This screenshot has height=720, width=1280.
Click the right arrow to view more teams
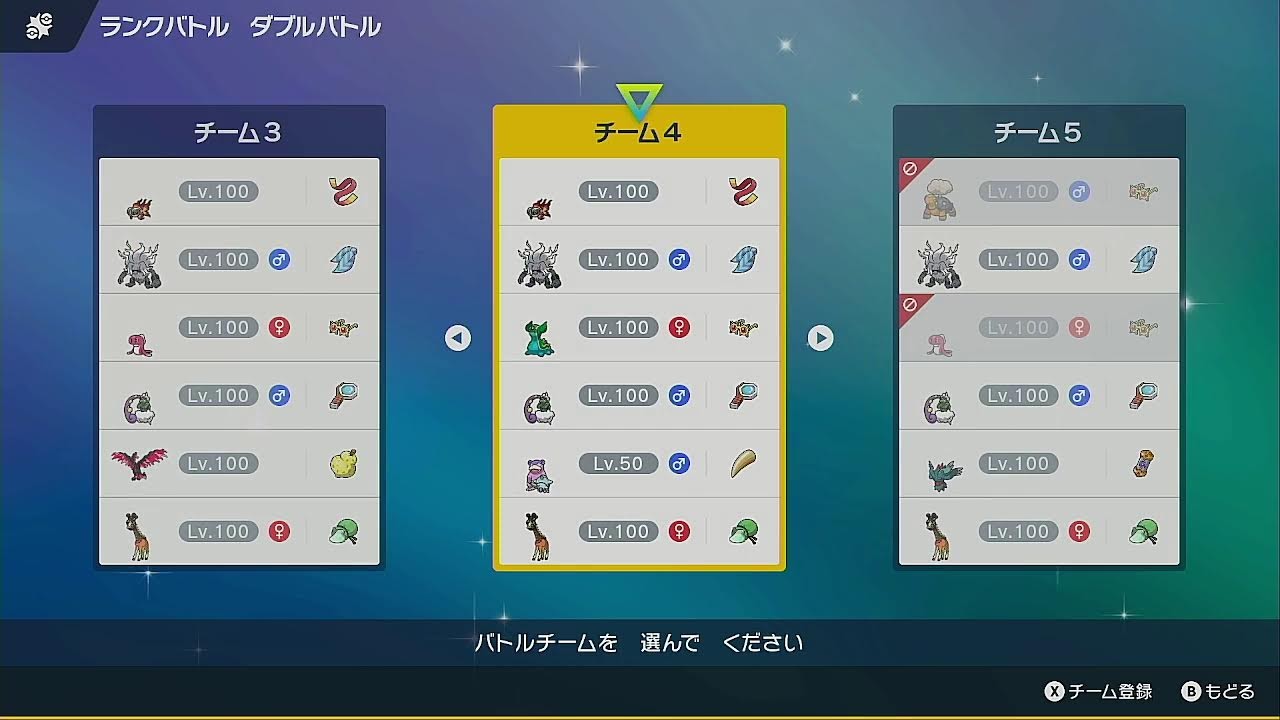[820, 338]
